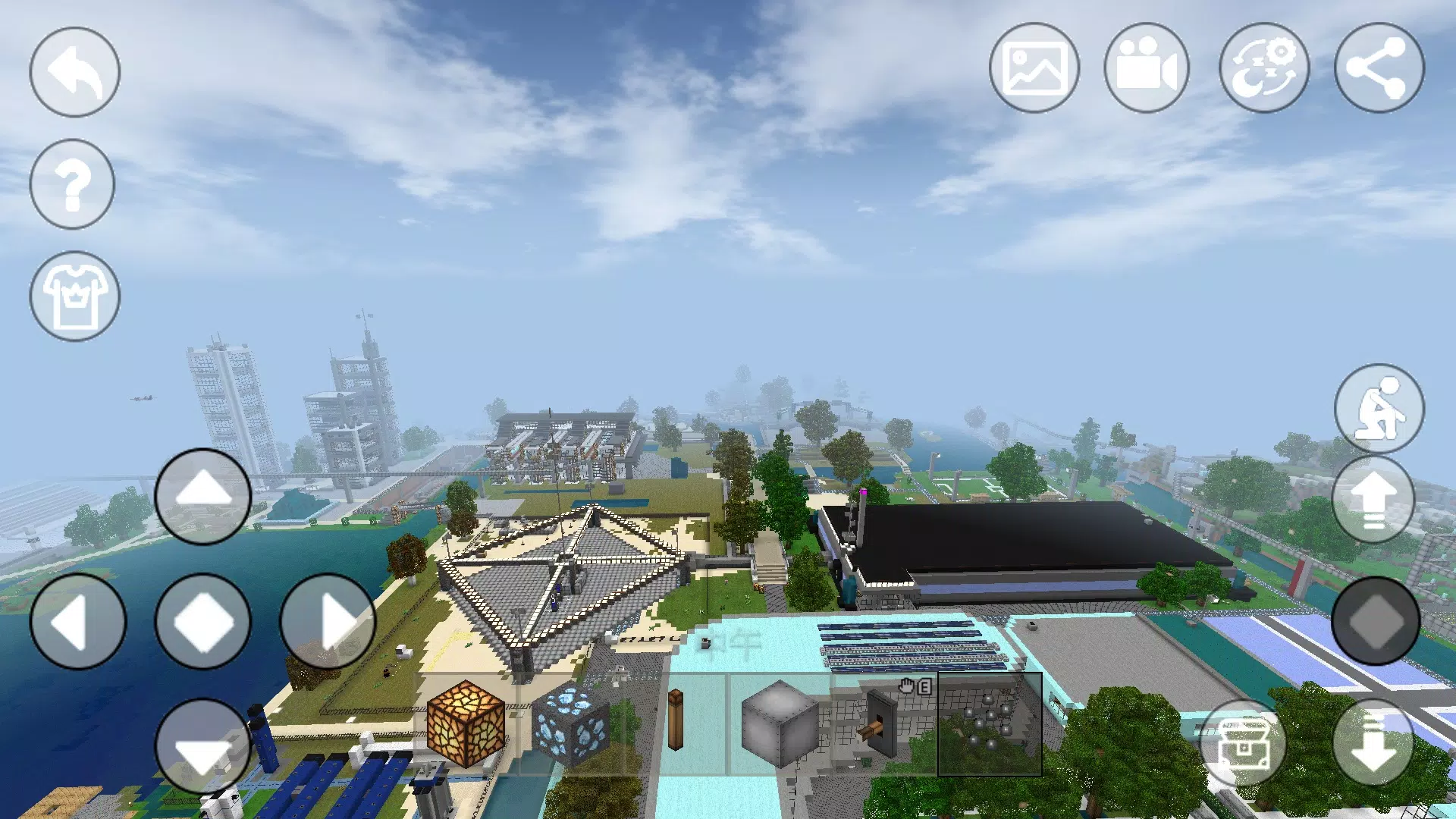Screen dimensions: 1456x819
Task: Open the world settings gears icon
Action: (1263, 68)
